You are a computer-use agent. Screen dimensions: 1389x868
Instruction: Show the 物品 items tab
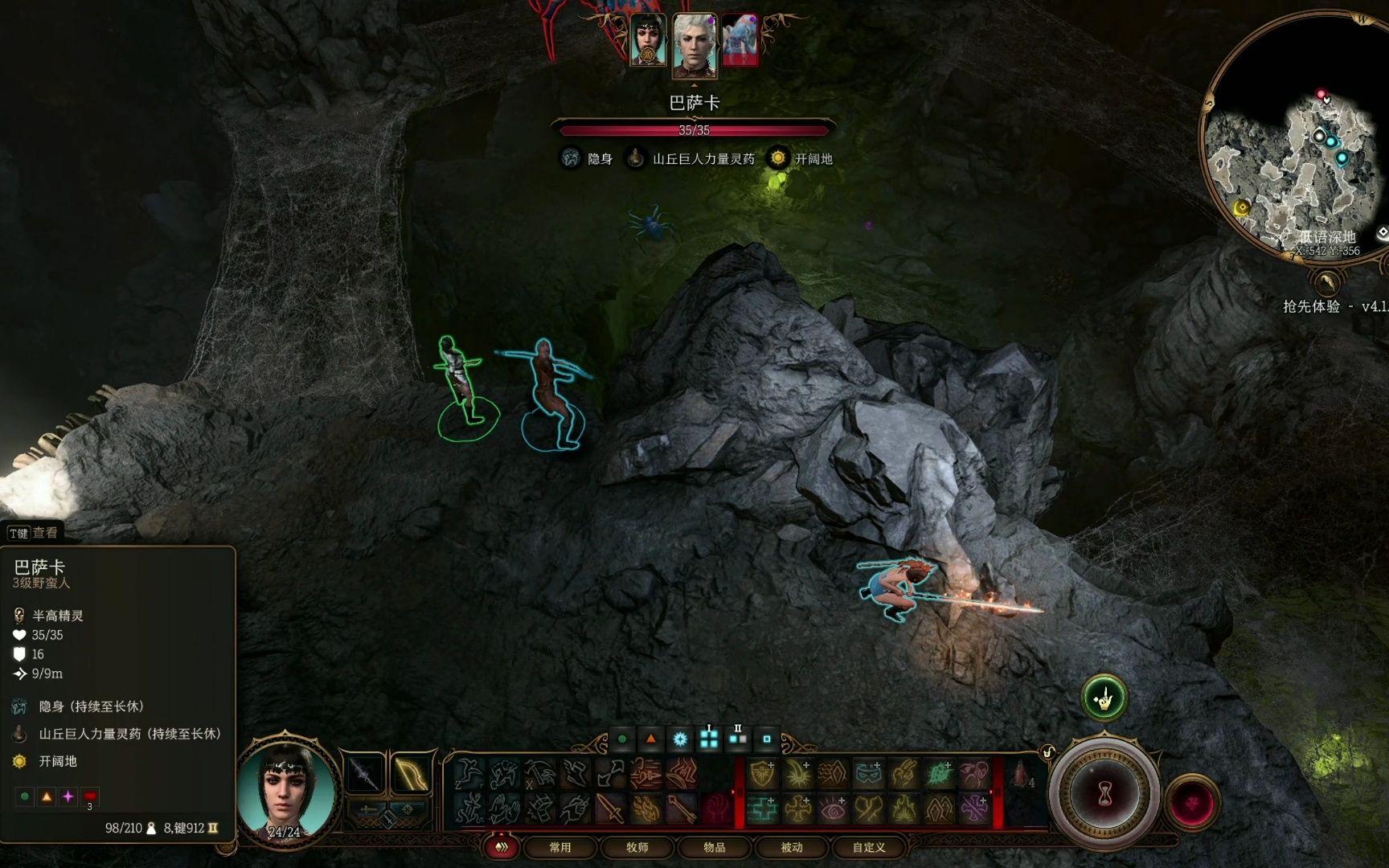(x=715, y=847)
